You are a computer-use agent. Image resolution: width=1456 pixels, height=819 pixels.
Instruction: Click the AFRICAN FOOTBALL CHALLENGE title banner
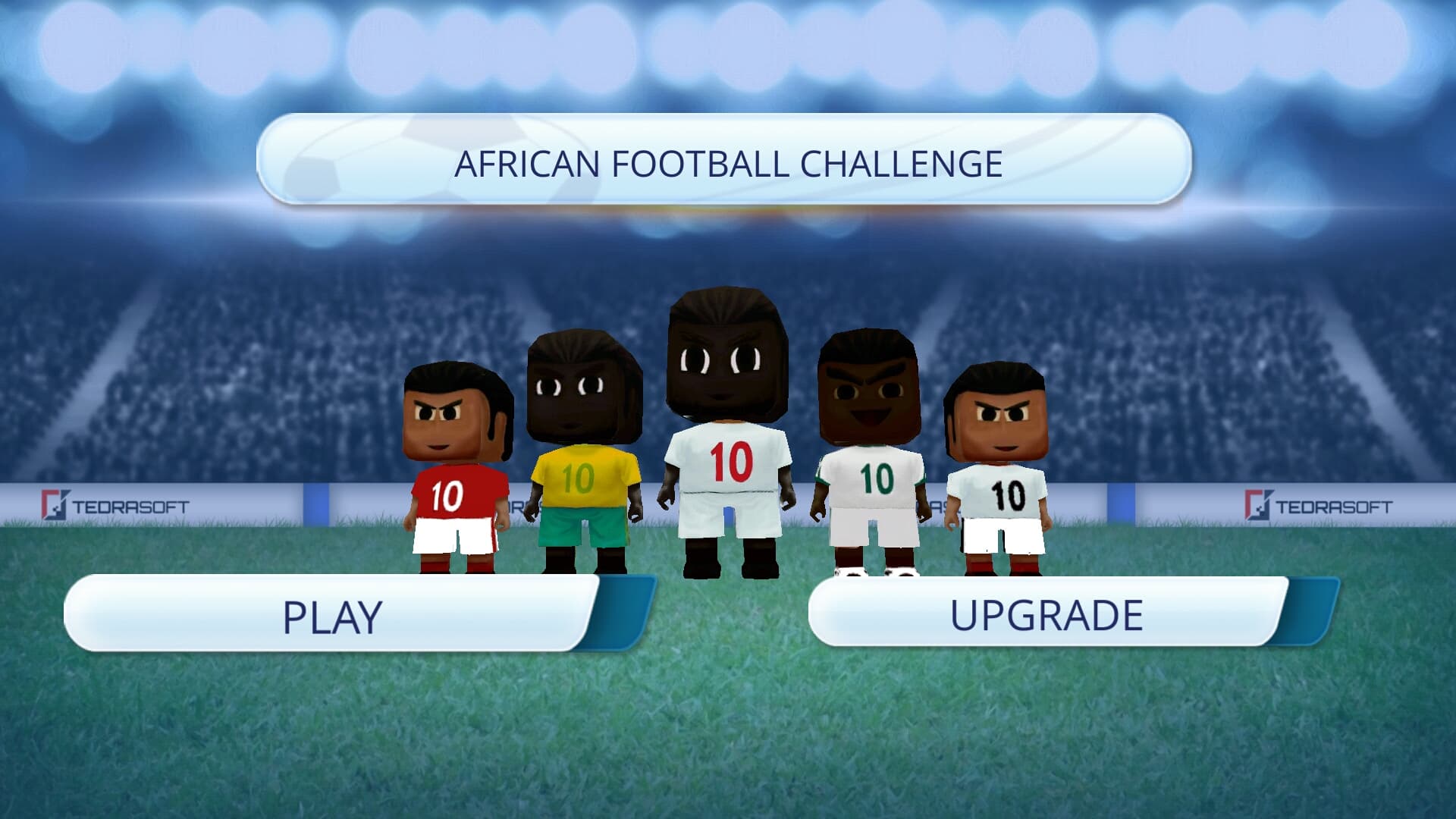(x=728, y=161)
